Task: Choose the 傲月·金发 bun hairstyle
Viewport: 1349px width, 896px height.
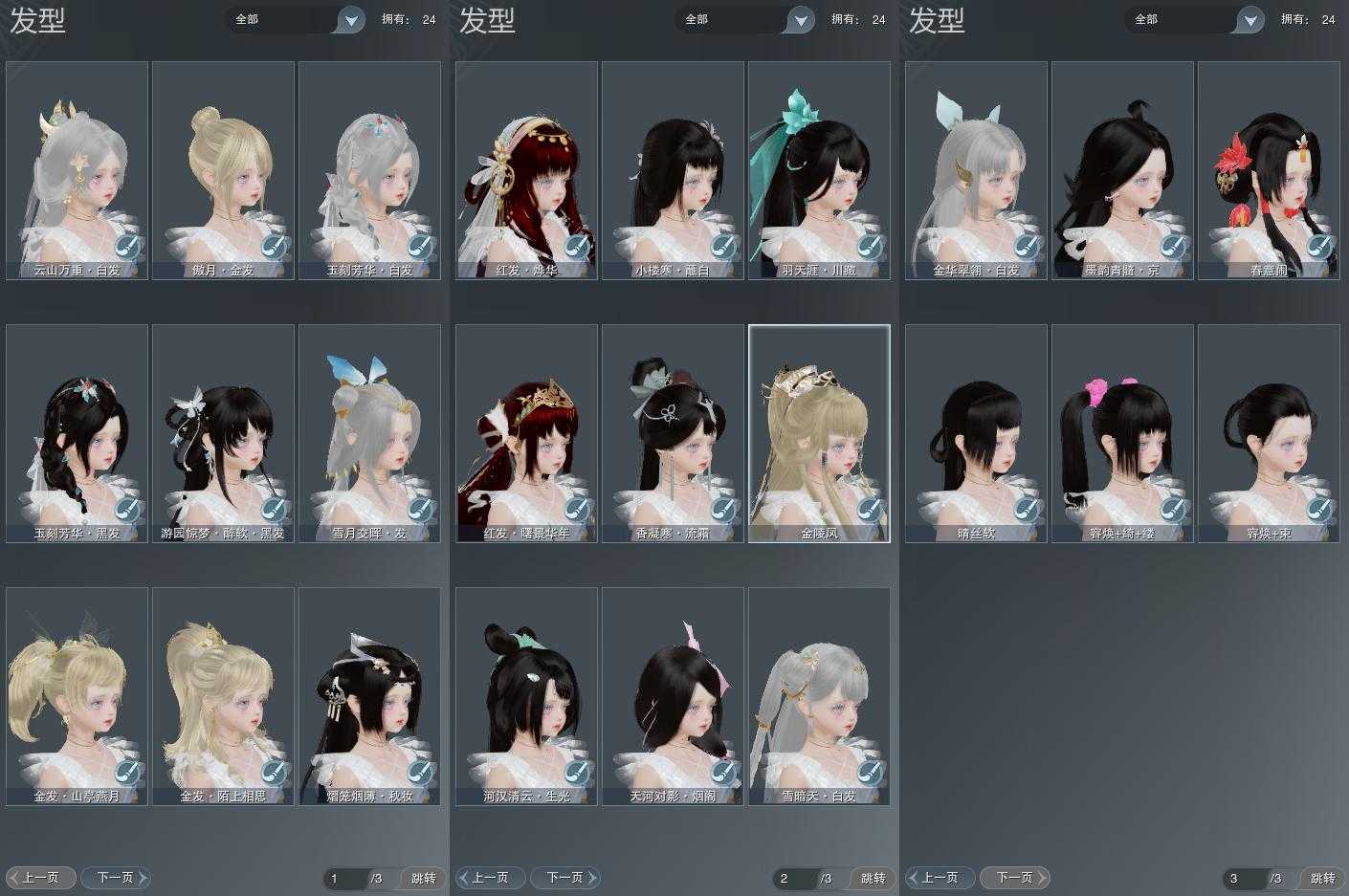Action: pos(223,170)
